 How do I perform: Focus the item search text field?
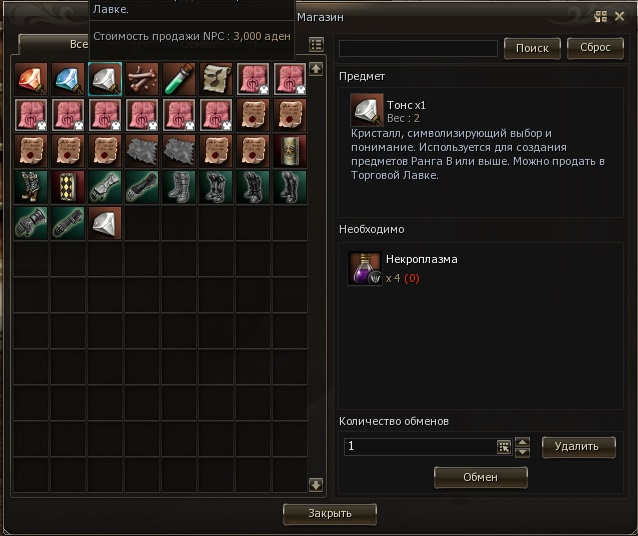tap(418, 48)
